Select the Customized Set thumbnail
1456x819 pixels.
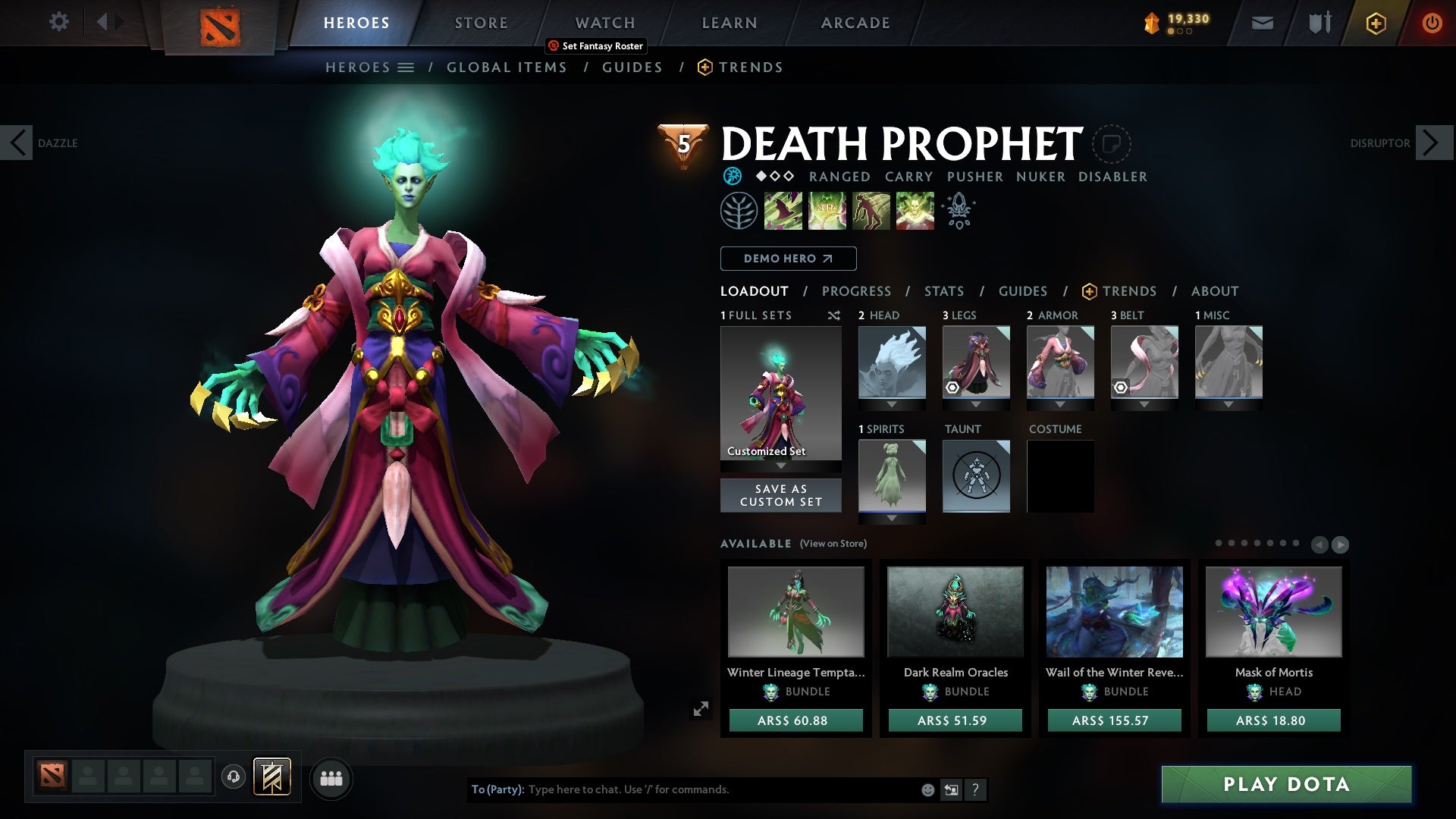coord(781,394)
